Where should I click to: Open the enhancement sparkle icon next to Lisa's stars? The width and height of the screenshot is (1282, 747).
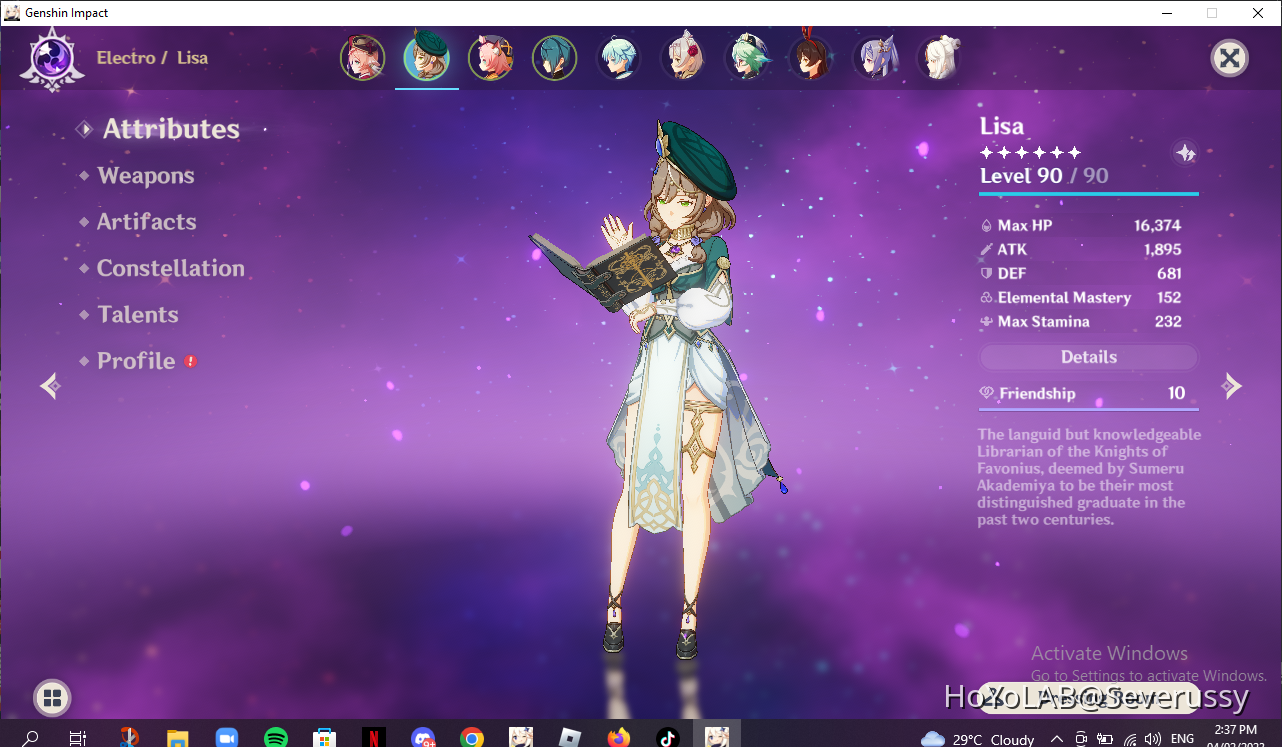click(1186, 153)
